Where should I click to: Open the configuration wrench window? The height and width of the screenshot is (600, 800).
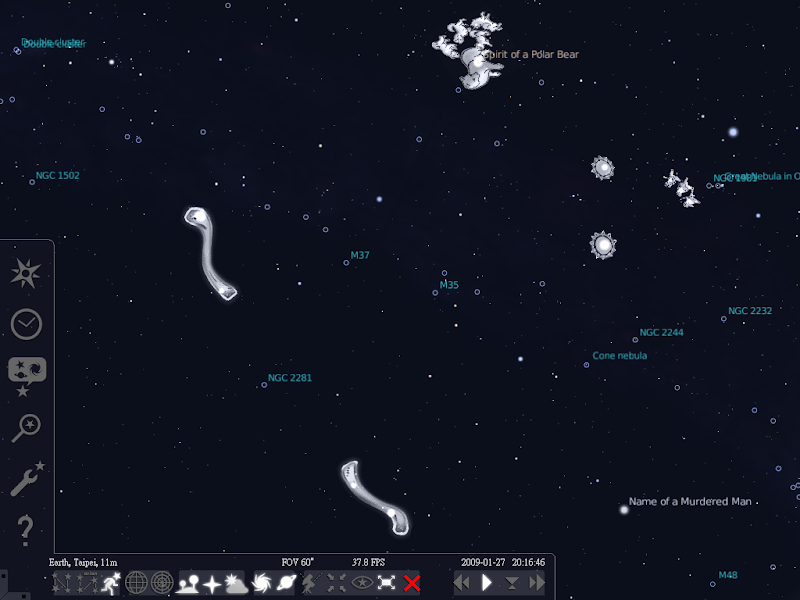[x=26, y=480]
